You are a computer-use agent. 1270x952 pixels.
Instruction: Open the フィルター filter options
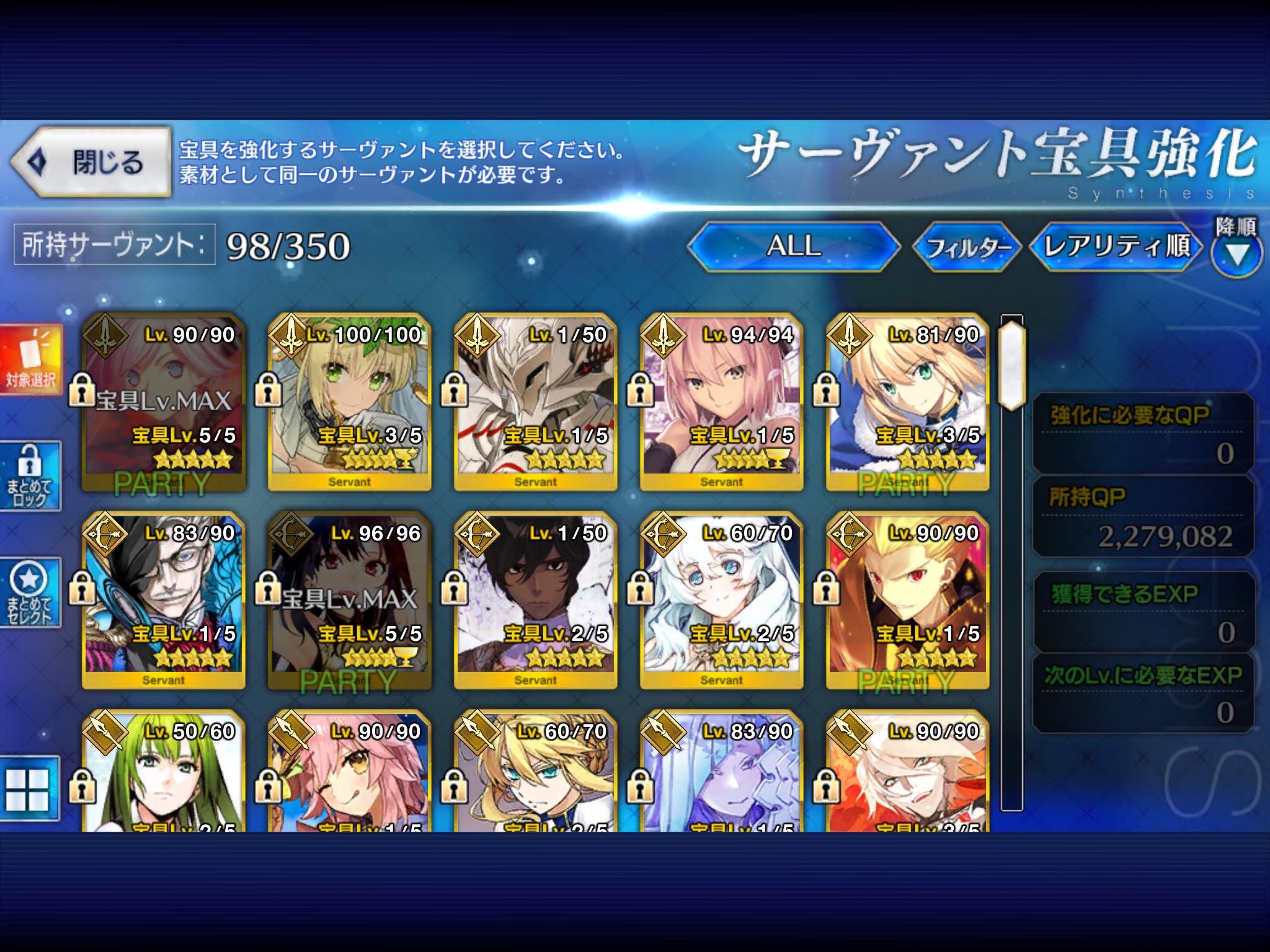click(x=966, y=247)
